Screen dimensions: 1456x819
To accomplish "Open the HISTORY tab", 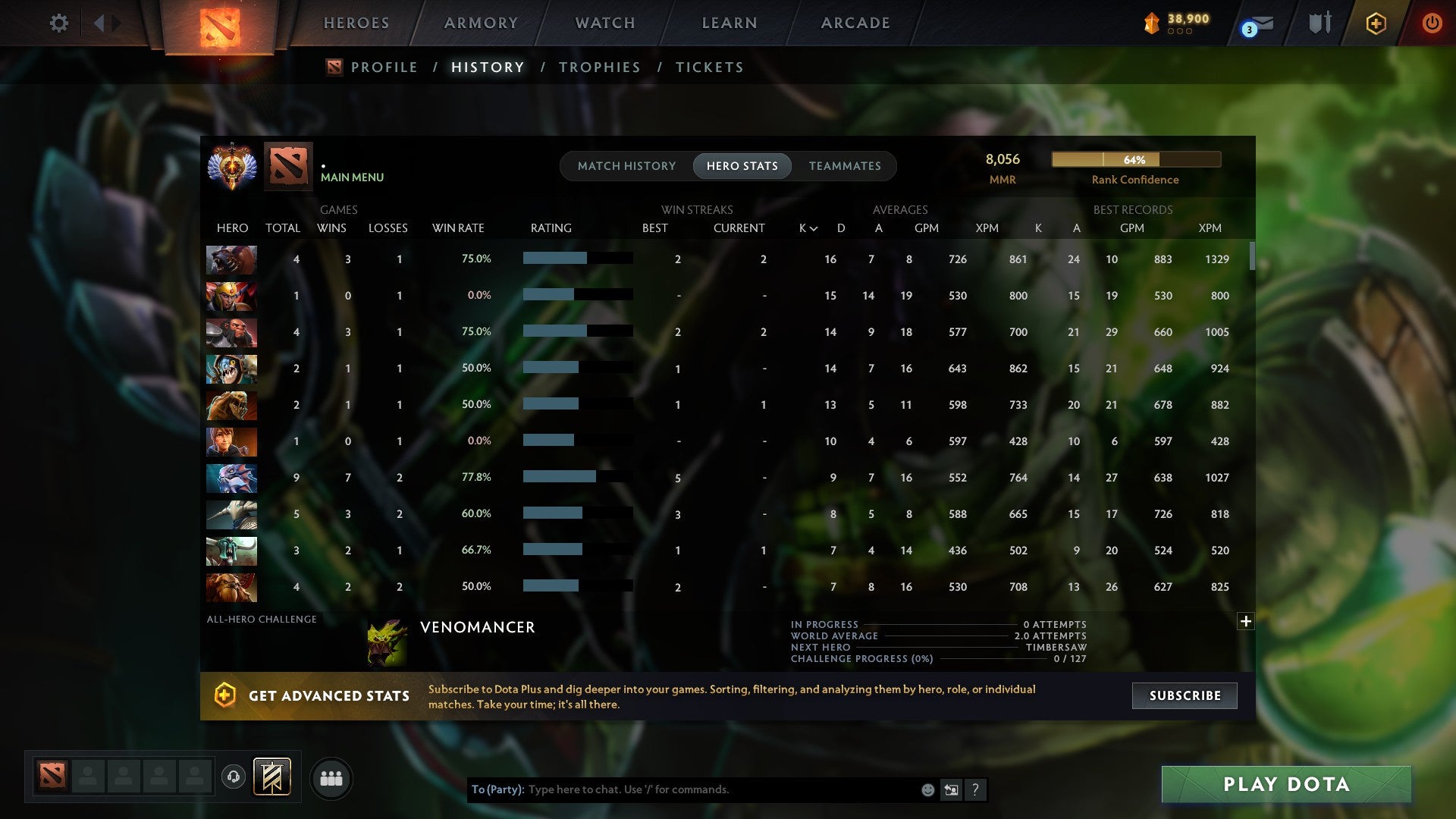I will coord(488,67).
